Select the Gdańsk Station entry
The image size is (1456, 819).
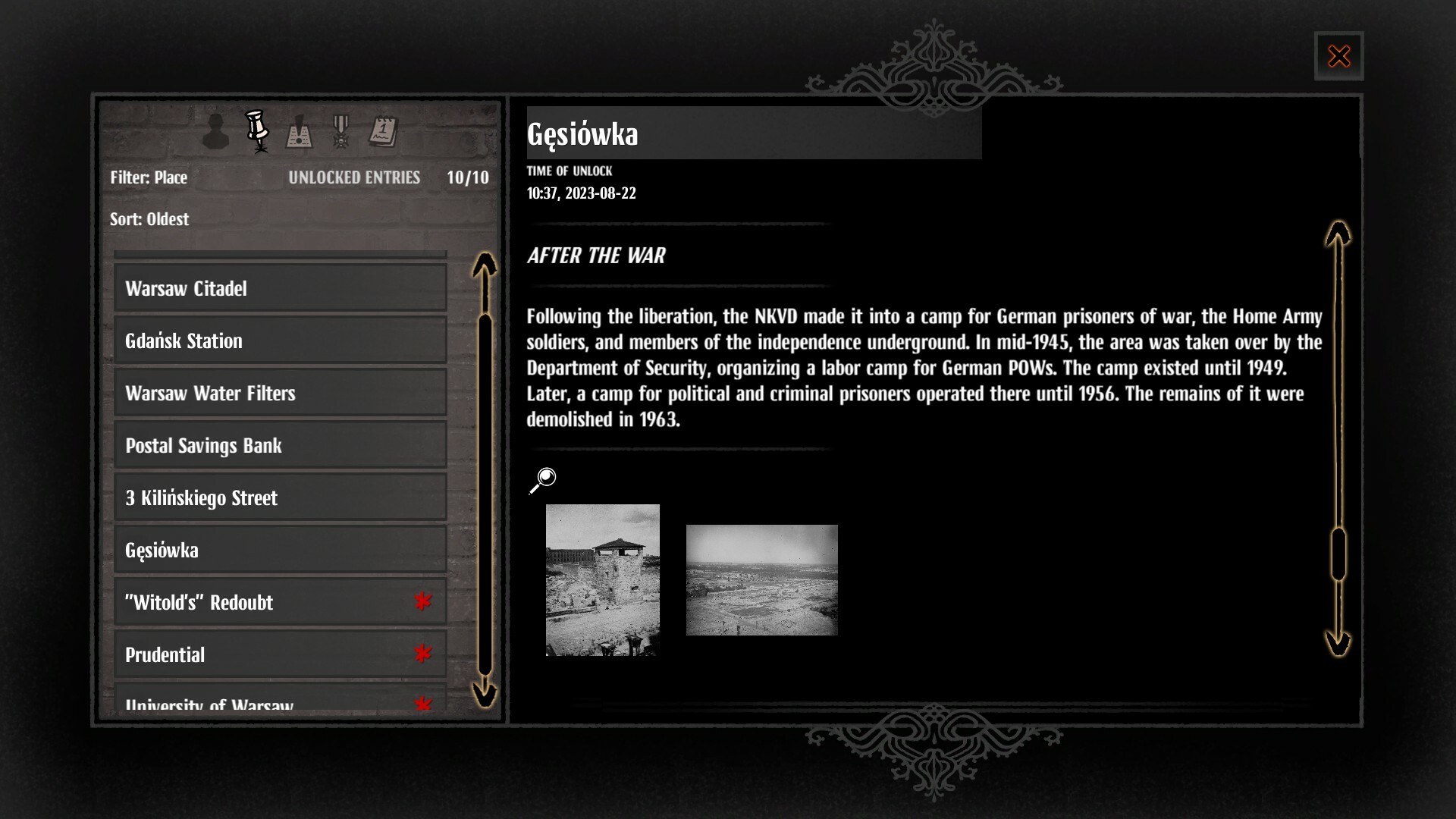[x=280, y=340]
